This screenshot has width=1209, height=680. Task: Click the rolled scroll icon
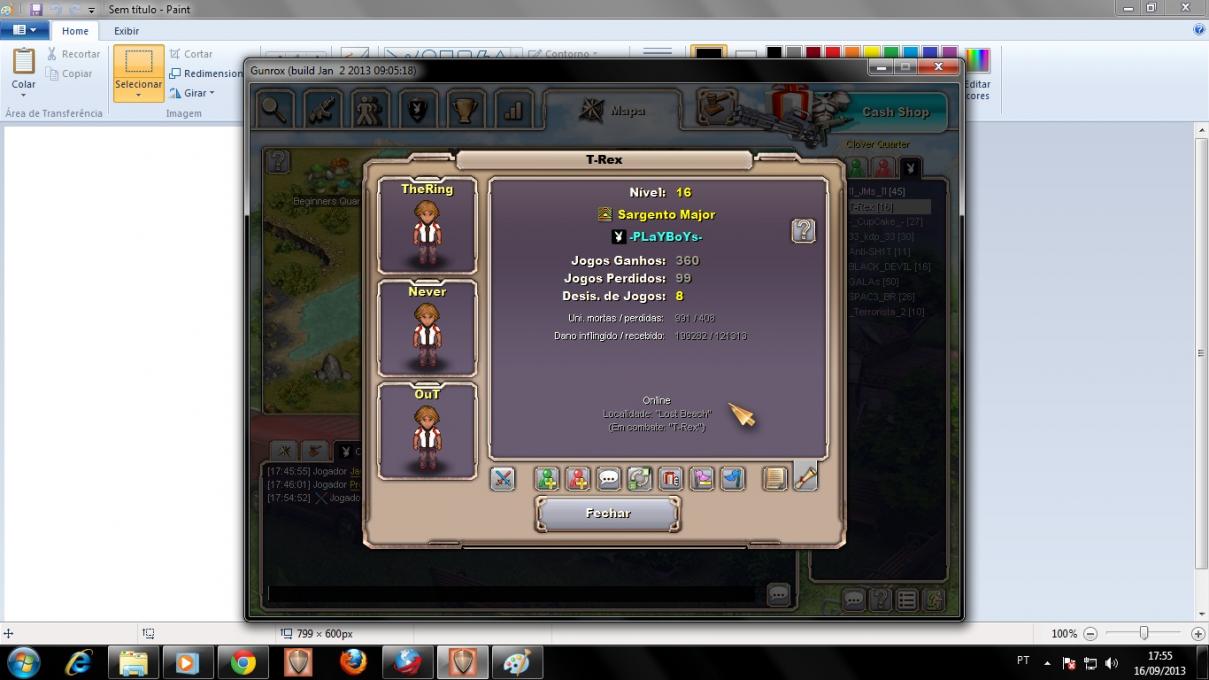805,479
